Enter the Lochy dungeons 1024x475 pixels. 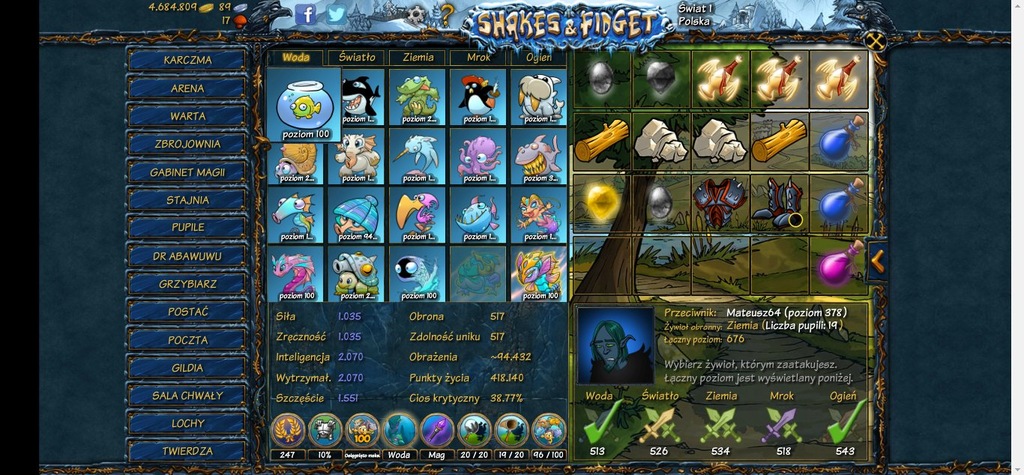tap(187, 424)
